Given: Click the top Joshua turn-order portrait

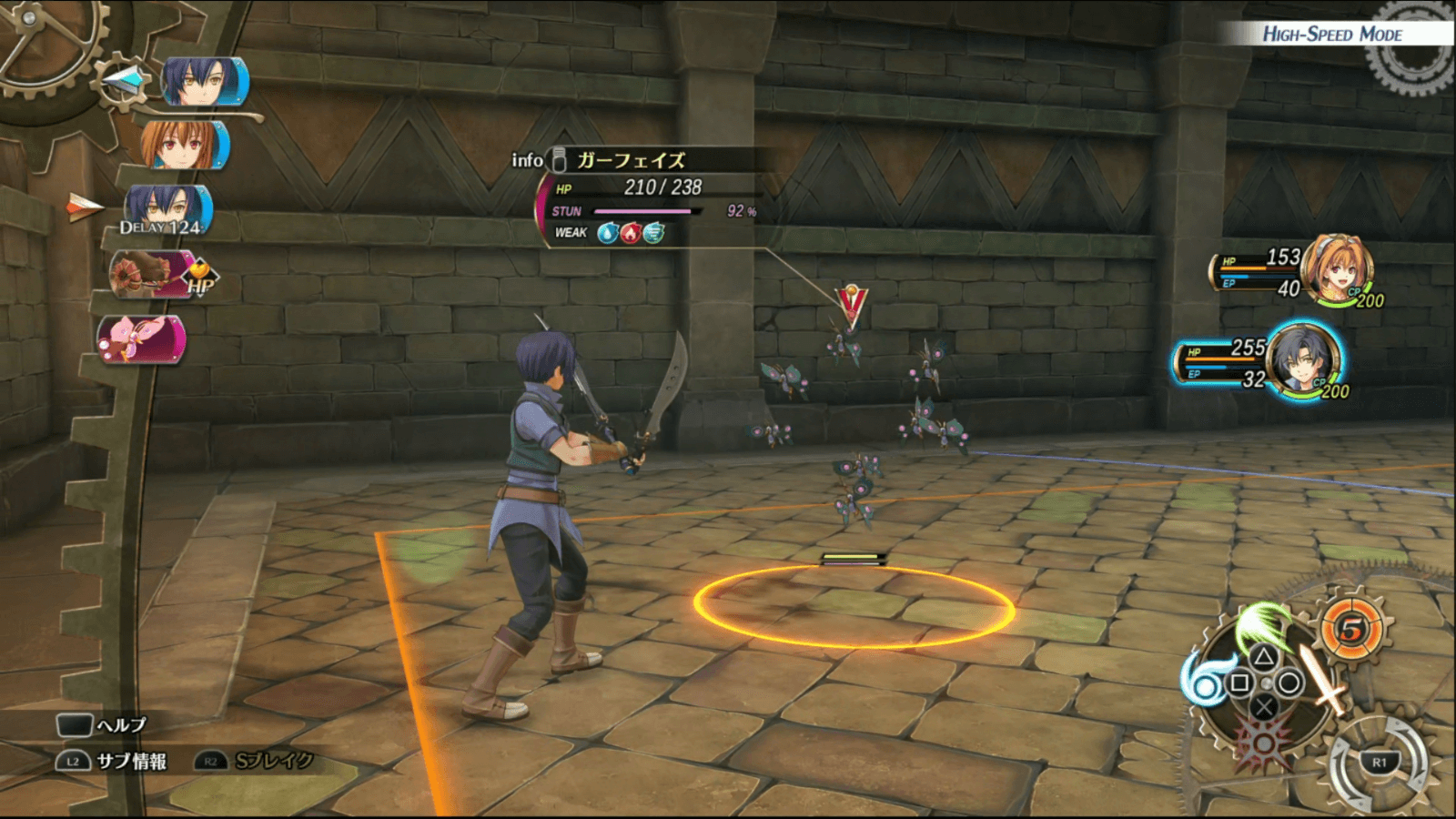Looking at the screenshot, I should 205,82.
